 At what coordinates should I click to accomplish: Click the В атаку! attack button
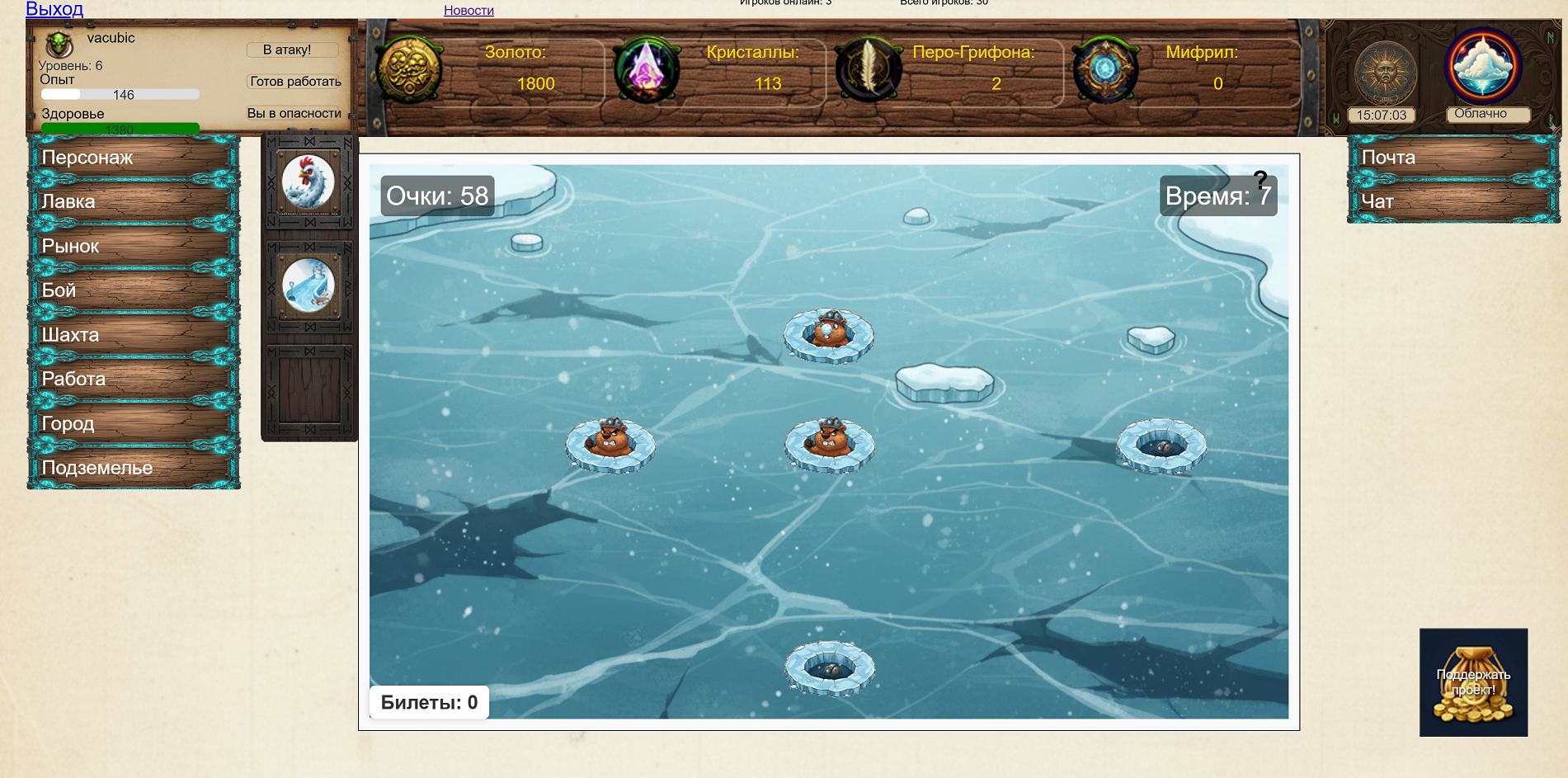pyautogui.click(x=292, y=50)
